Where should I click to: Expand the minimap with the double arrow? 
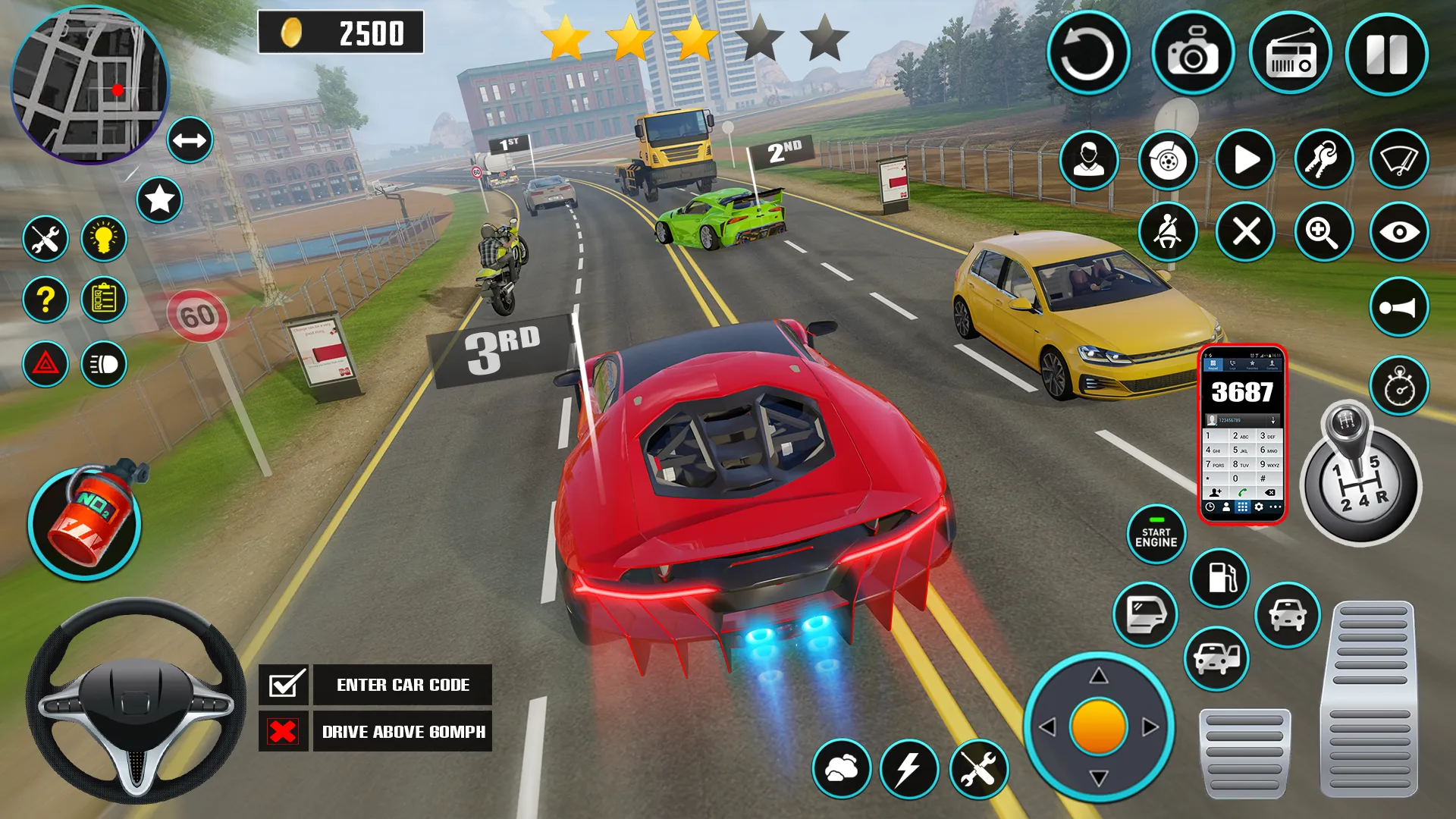click(x=190, y=140)
